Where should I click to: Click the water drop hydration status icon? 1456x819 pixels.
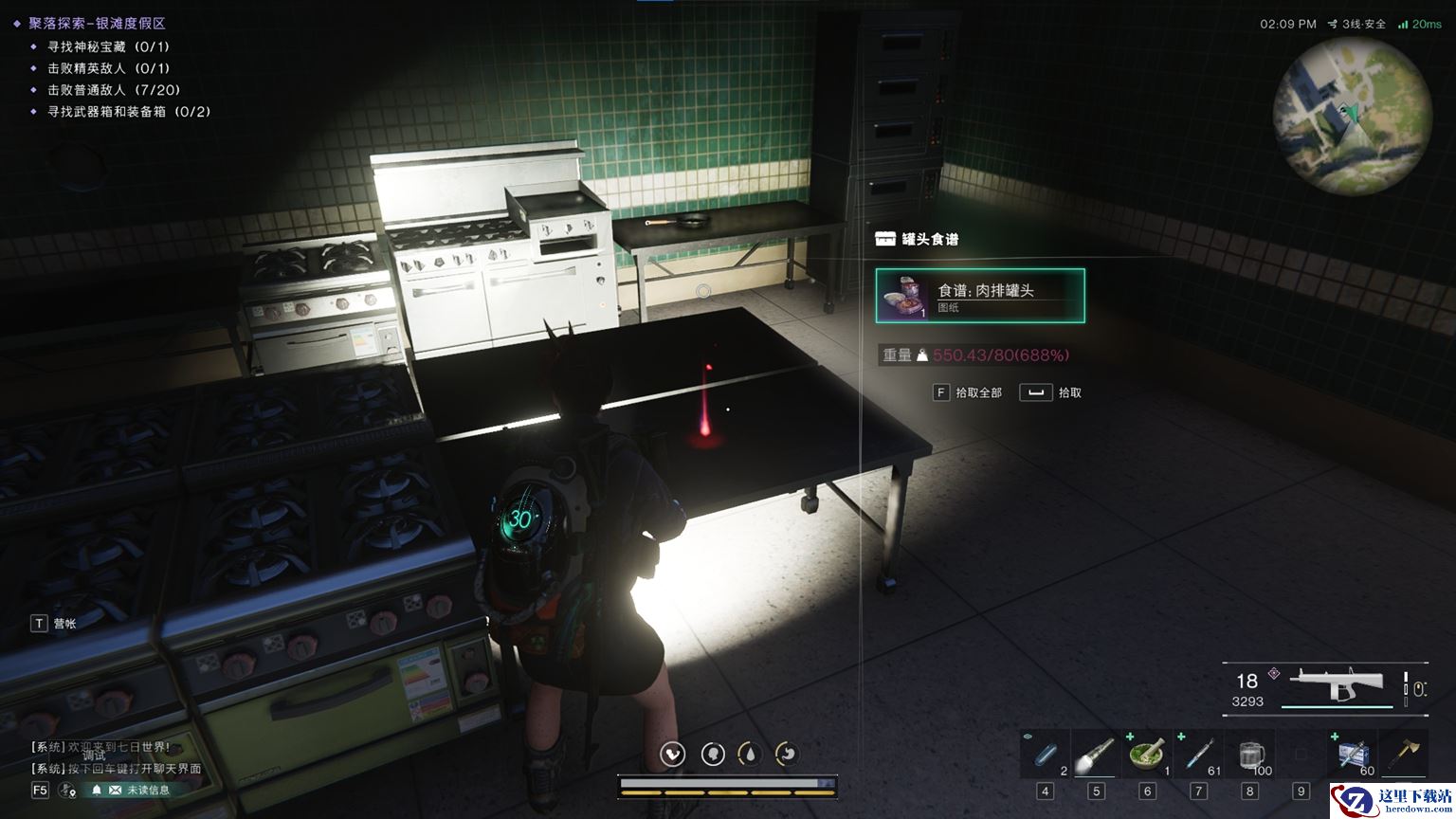point(750,754)
